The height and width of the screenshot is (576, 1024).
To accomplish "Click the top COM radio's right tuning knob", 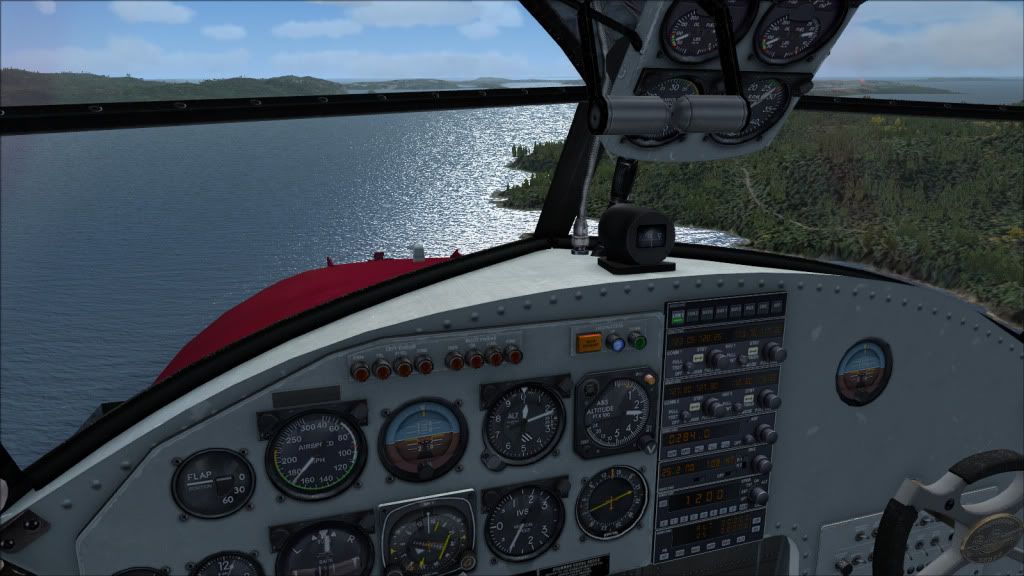I will click(x=773, y=351).
